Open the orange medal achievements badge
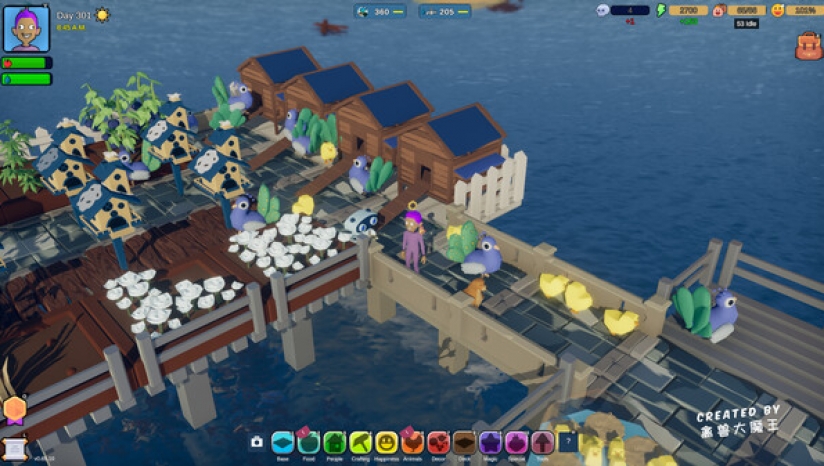The width and height of the screenshot is (824, 466). point(14,409)
